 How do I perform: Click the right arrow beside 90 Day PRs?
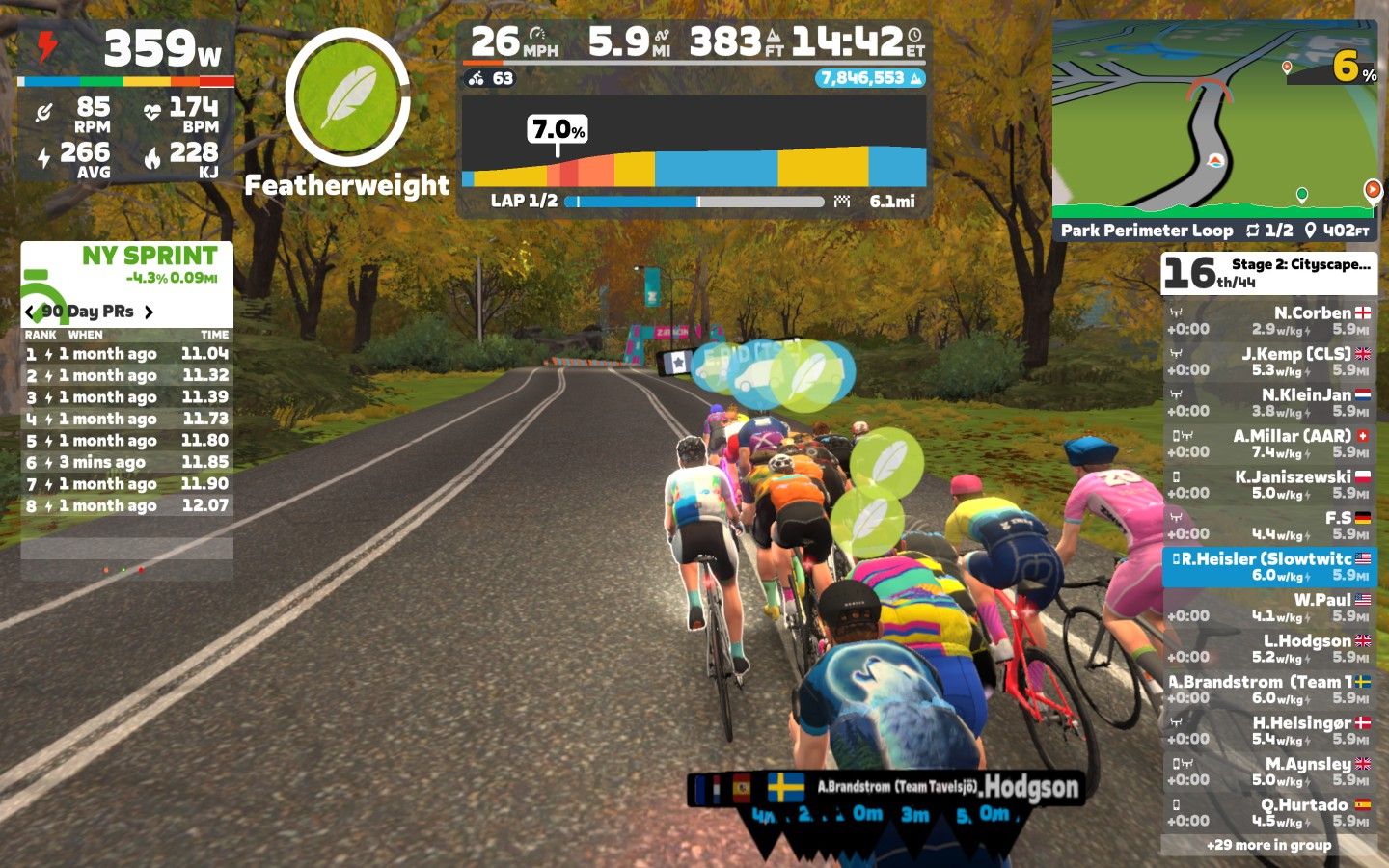point(149,312)
